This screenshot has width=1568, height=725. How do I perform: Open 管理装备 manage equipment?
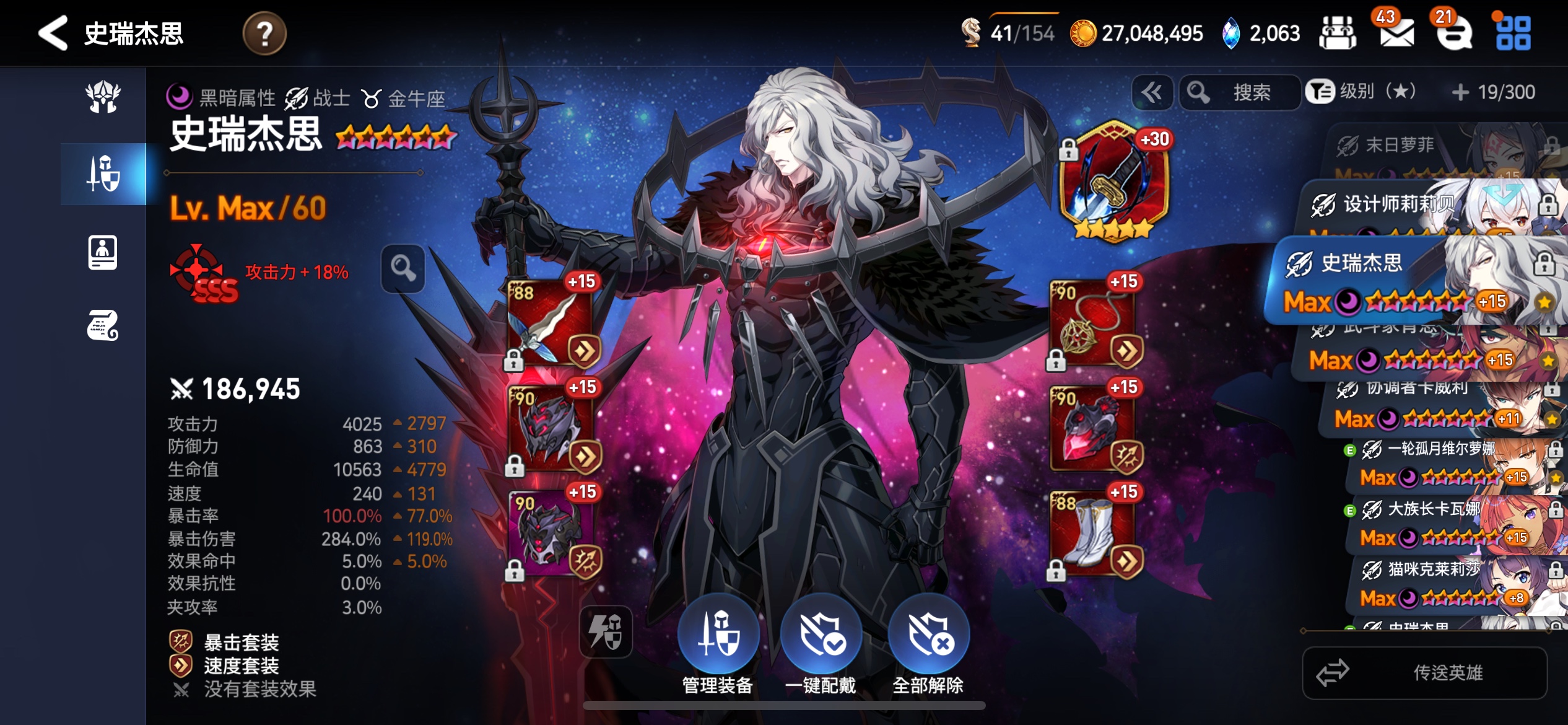pyautogui.click(x=718, y=646)
